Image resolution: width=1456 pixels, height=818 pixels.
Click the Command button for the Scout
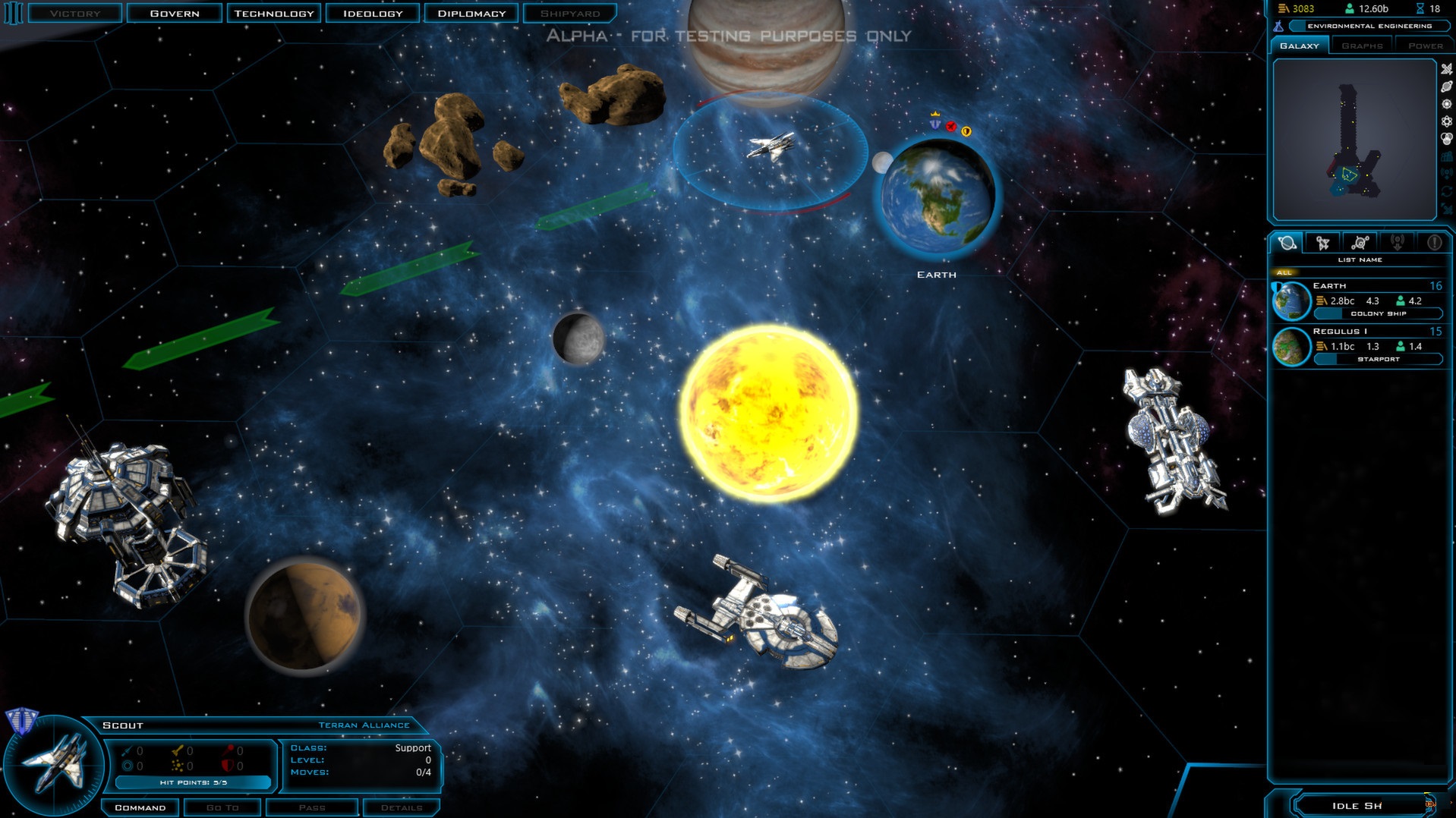[140, 807]
